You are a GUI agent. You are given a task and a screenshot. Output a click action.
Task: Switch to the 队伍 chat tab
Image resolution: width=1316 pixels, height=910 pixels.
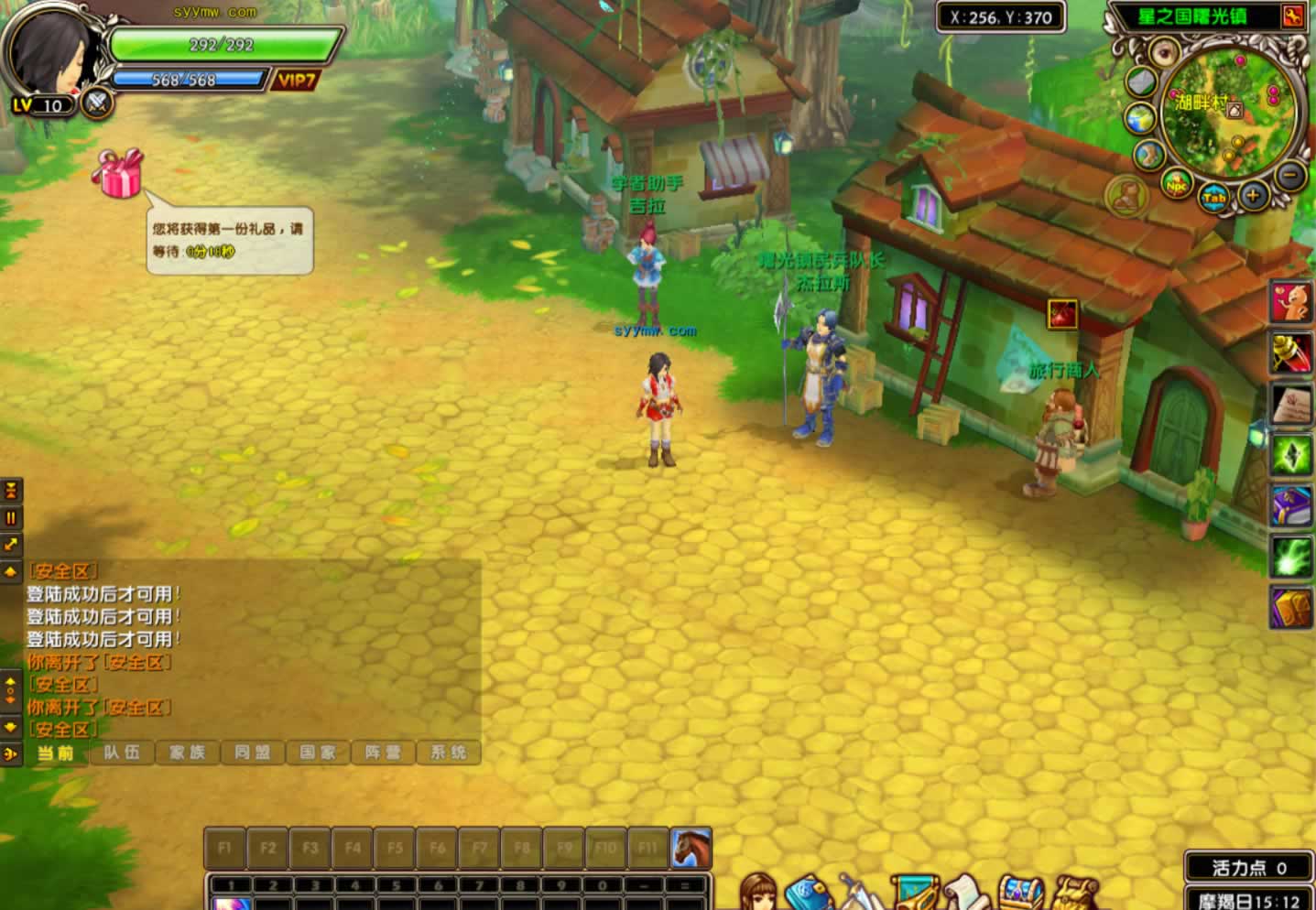pyautogui.click(x=122, y=753)
